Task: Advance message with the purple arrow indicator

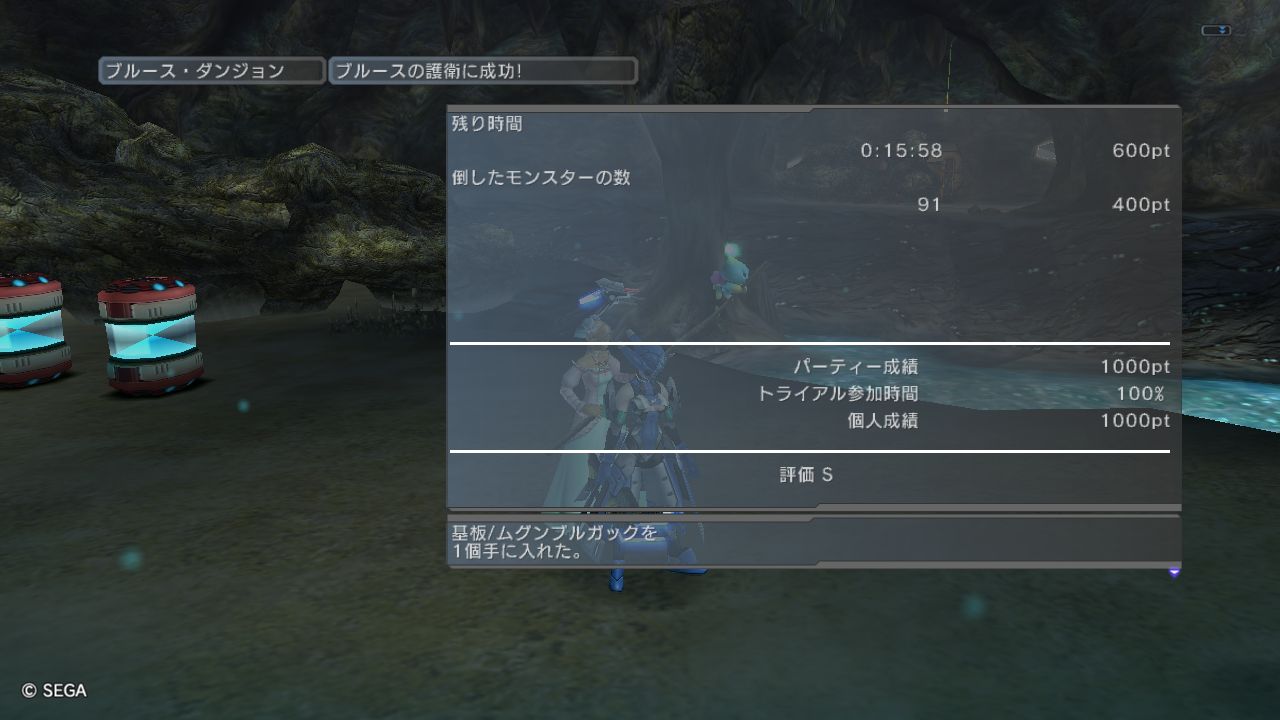Action: [1174, 572]
